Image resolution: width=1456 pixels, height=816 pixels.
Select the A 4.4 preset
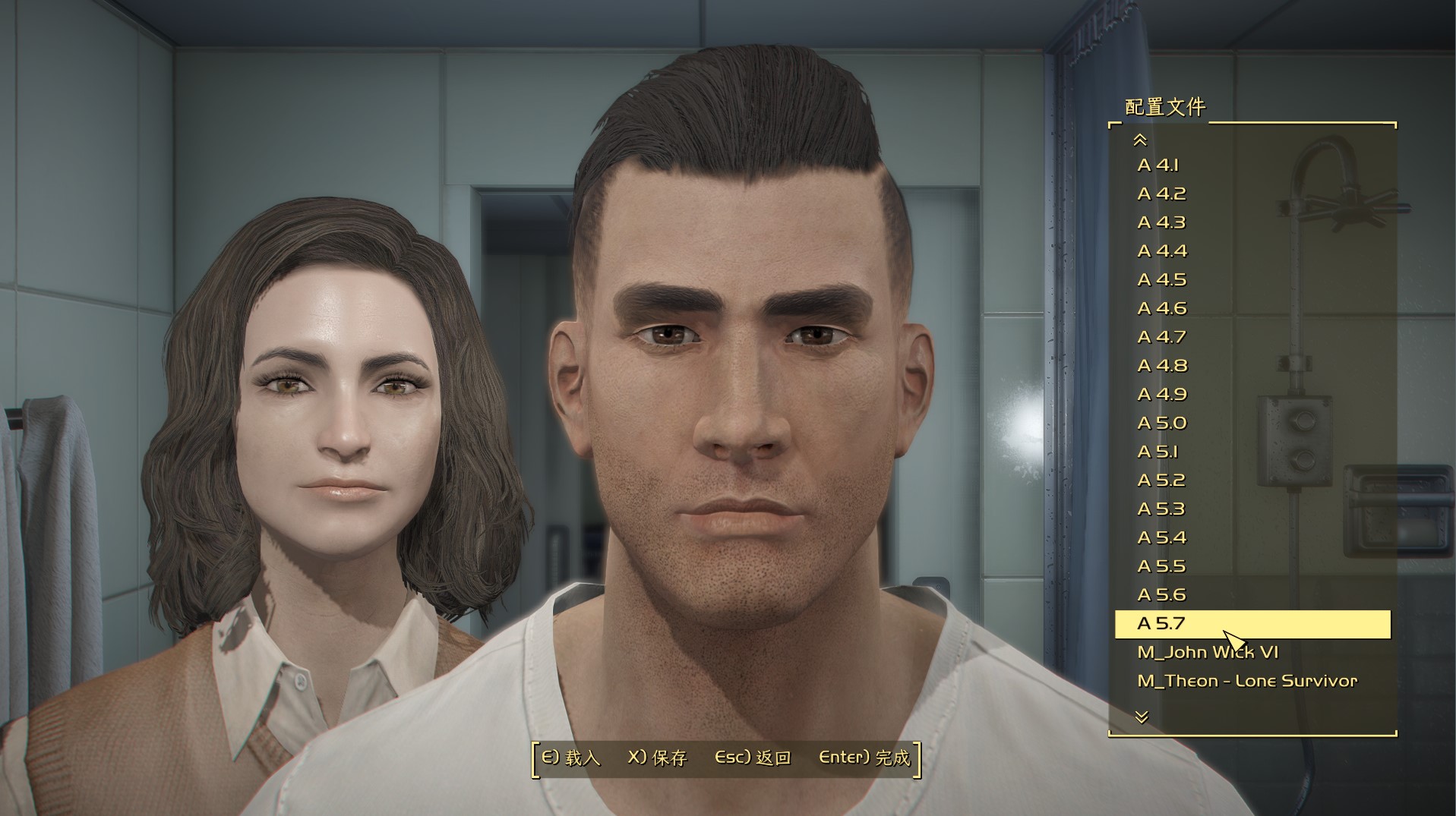tap(1161, 251)
